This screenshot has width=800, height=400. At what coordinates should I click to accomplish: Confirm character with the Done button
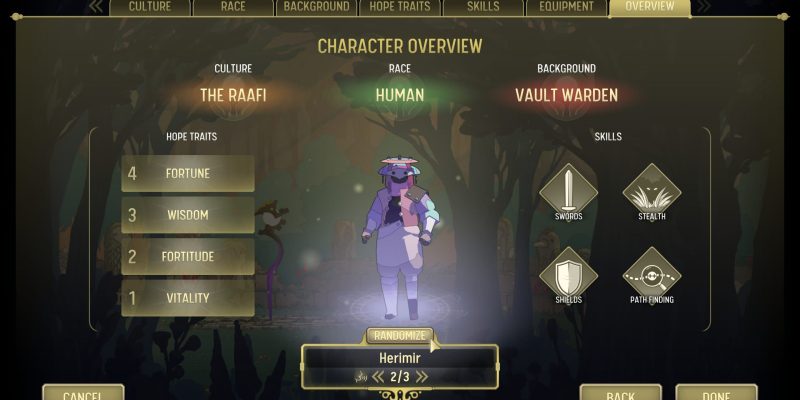716,394
